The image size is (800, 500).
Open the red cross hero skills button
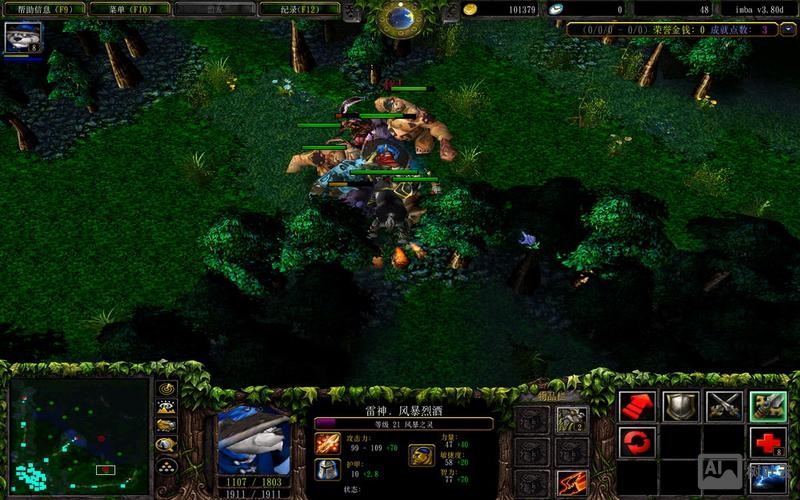[x=768, y=442]
